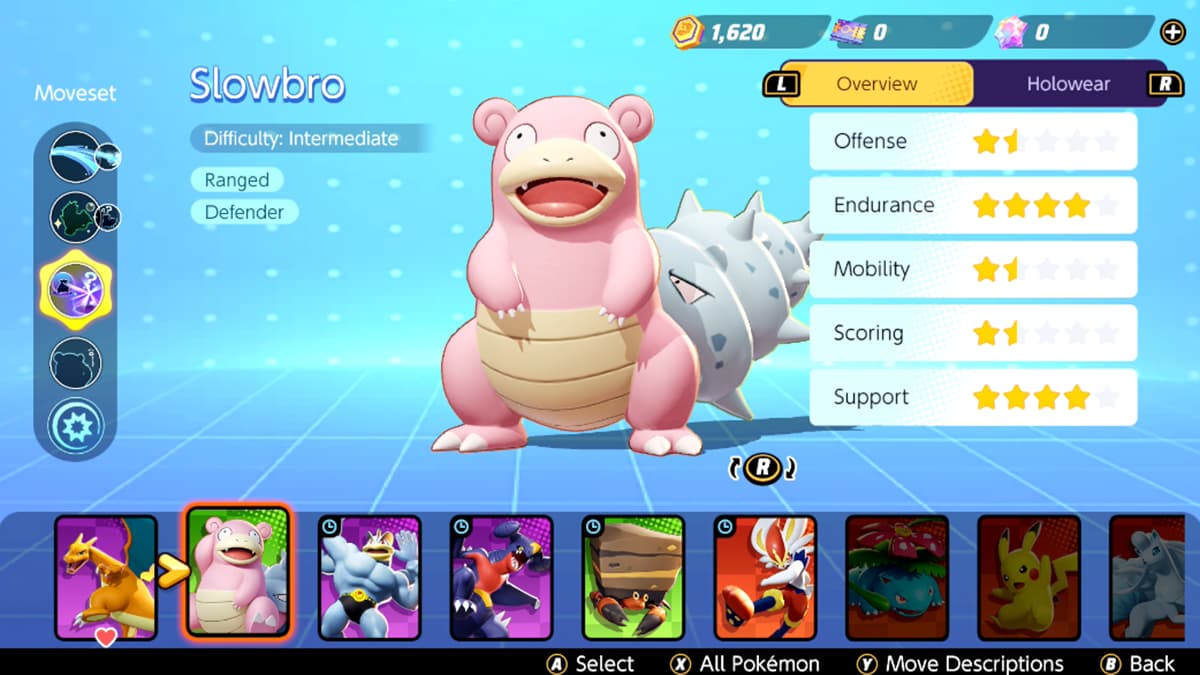Click the plus button to add currency
This screenshot has height=675, width=1200.
1172,32
